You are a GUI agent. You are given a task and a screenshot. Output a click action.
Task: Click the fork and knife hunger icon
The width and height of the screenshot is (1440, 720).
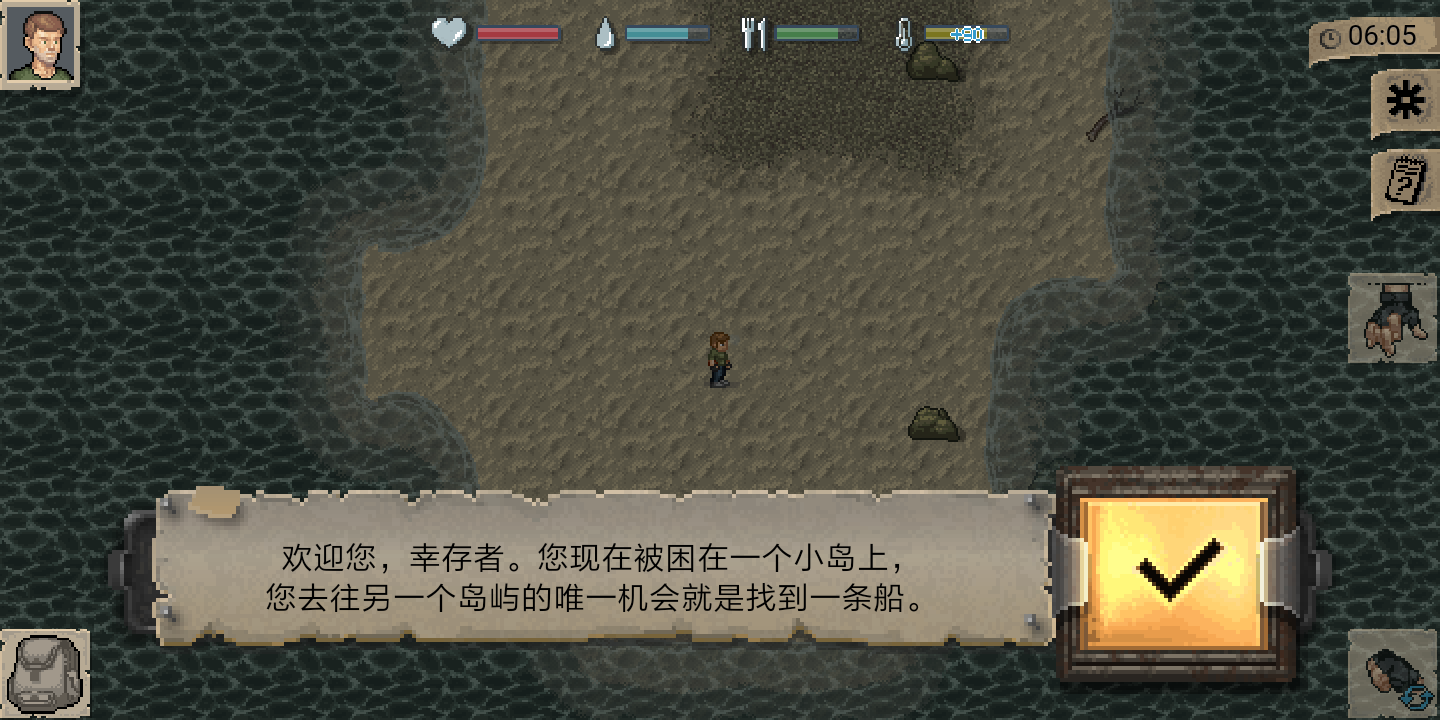point(755,32)
